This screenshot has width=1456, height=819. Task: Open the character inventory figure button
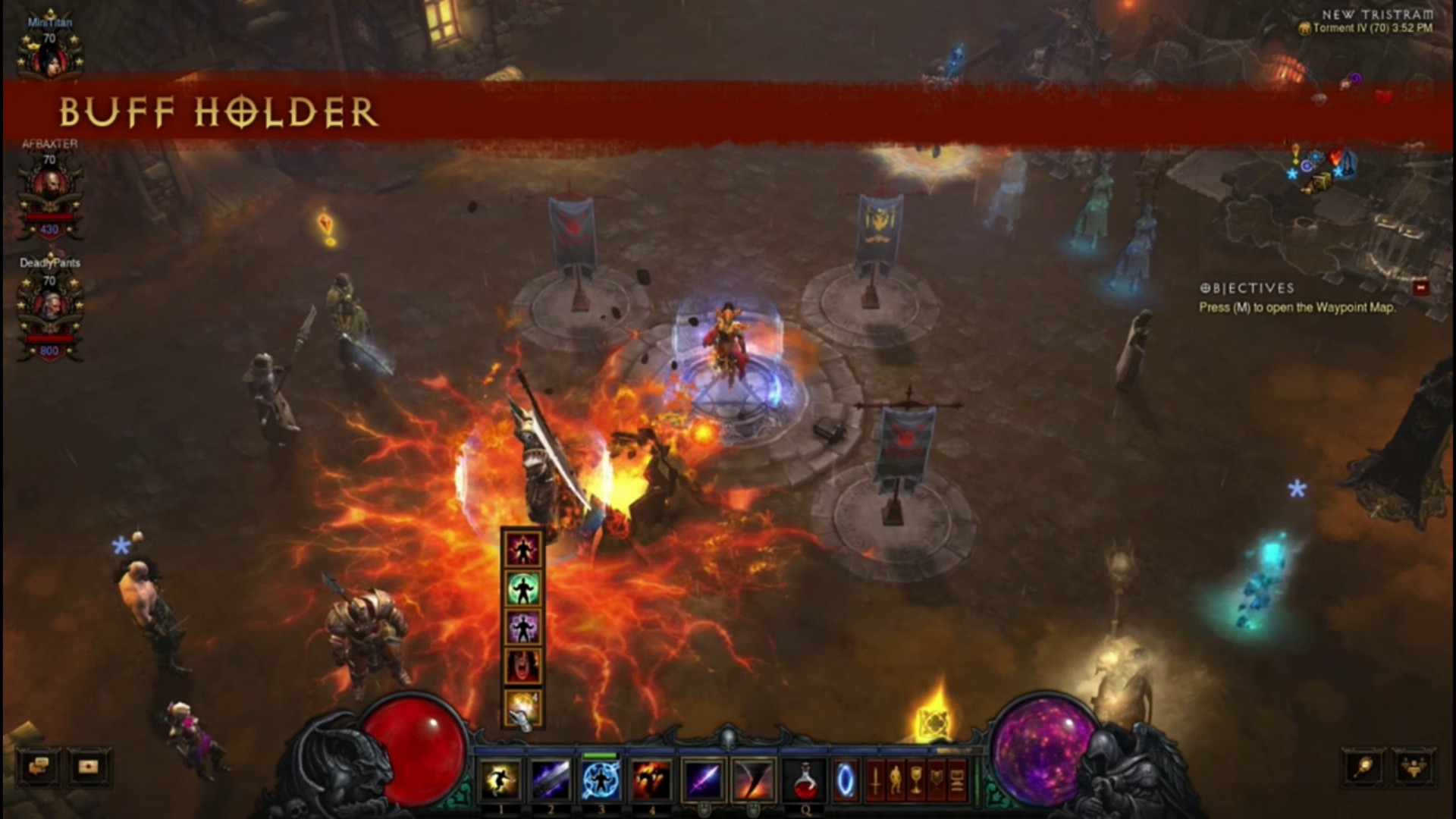pyautogui.click(x=896, y=780)
